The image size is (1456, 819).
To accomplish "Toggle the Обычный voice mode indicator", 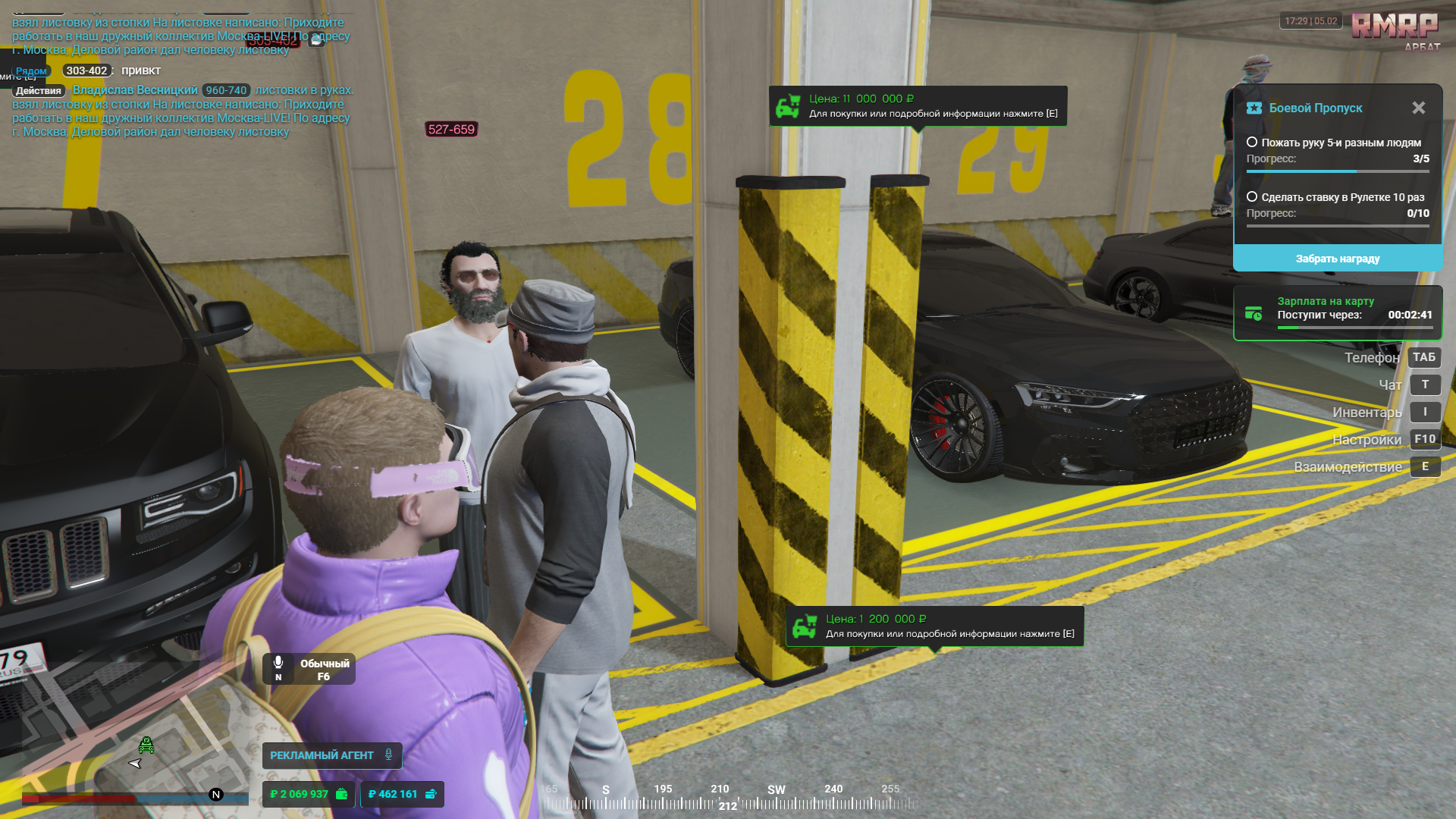I will pos(309,669).
